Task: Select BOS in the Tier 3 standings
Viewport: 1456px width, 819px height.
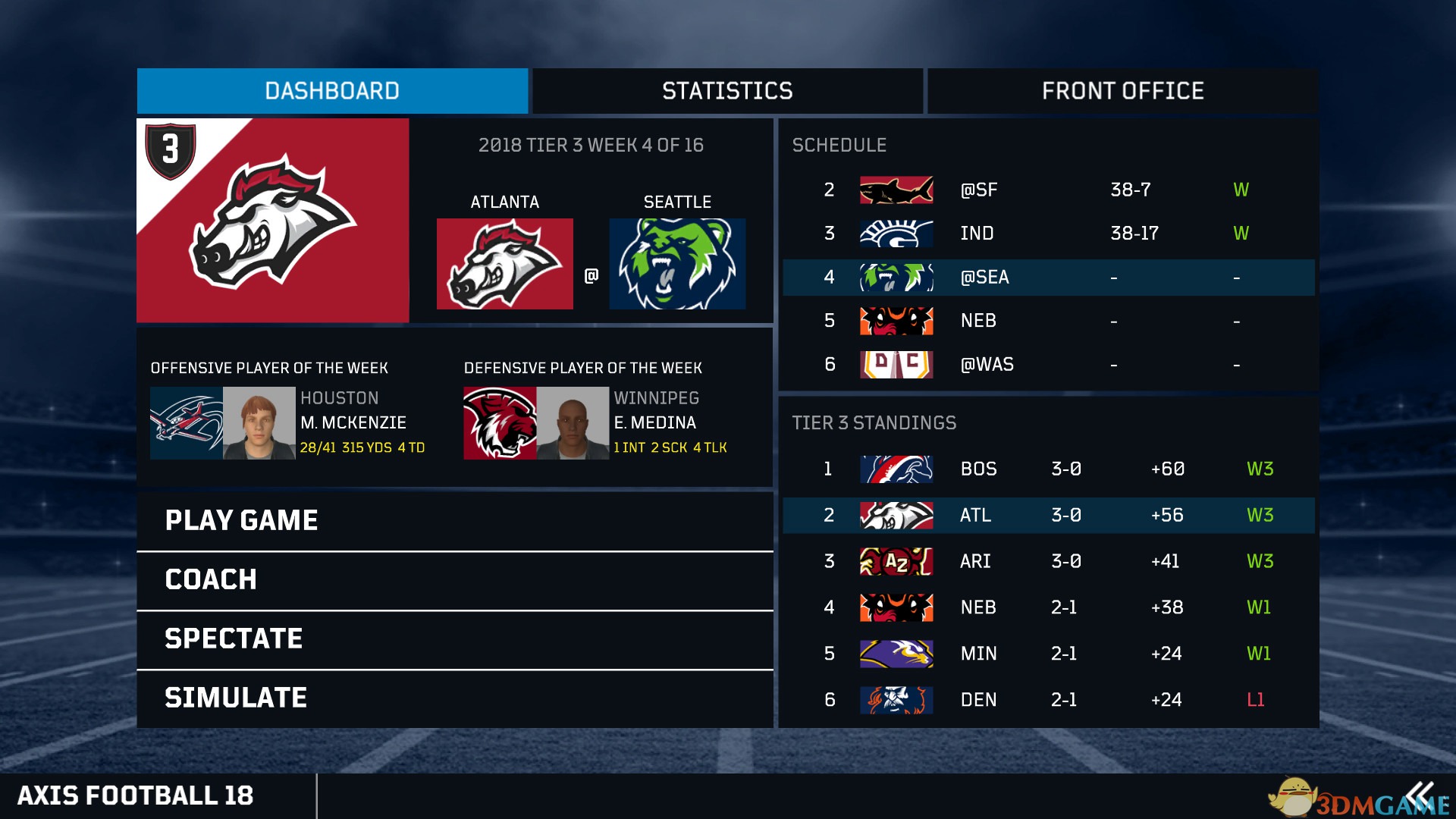Action: [x=1048, y=469]
